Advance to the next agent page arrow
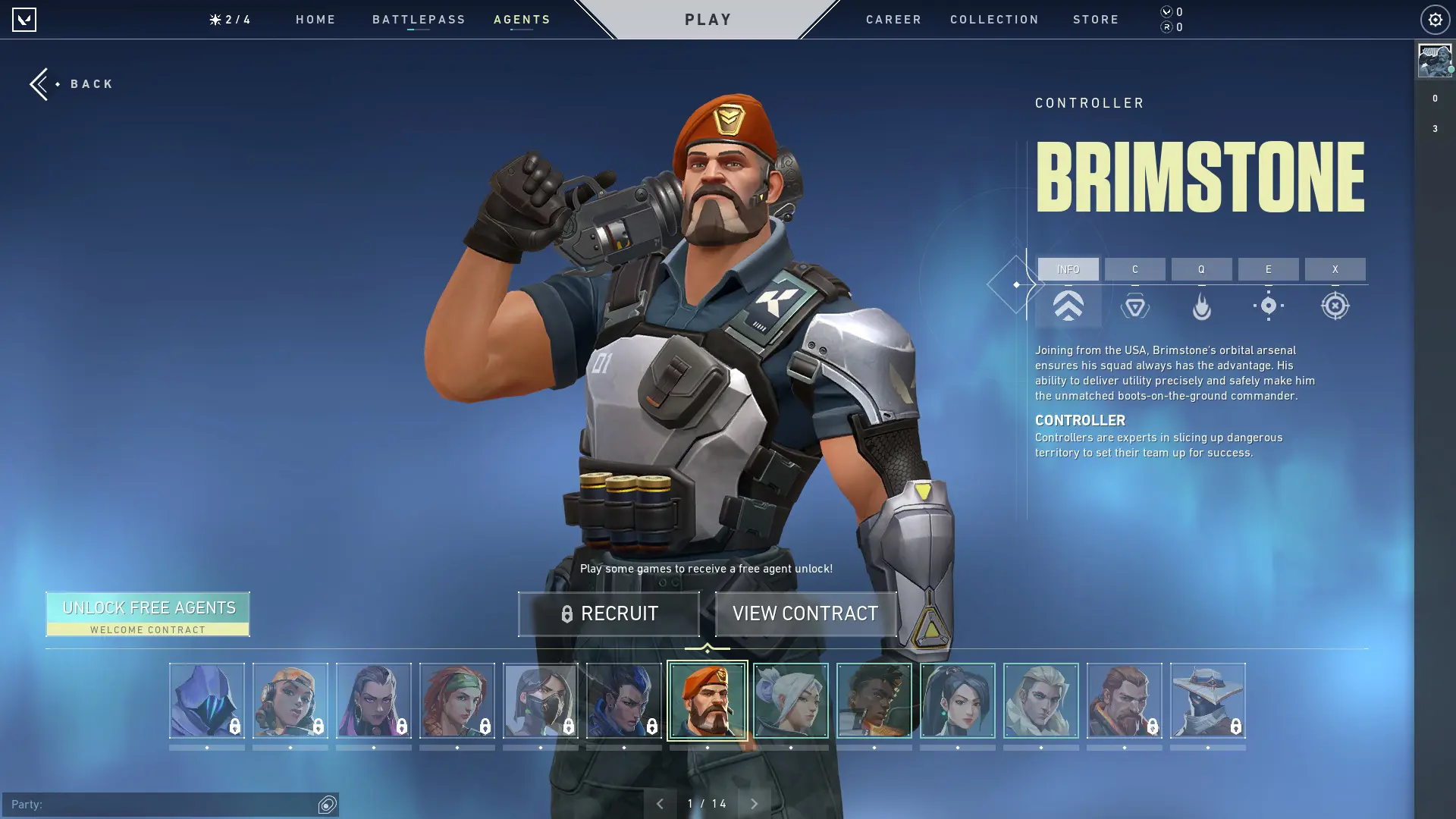The image size is (1456, 819). click(x=755, y=802)
